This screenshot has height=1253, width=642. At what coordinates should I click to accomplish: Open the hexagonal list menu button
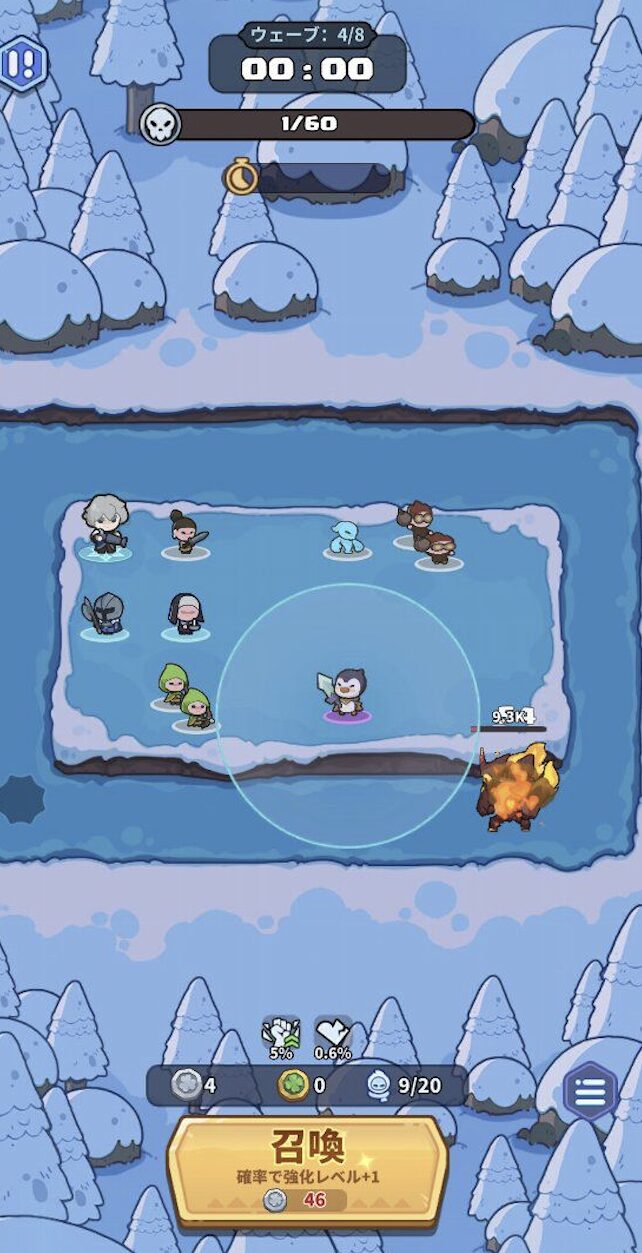tap(590, 1092)
